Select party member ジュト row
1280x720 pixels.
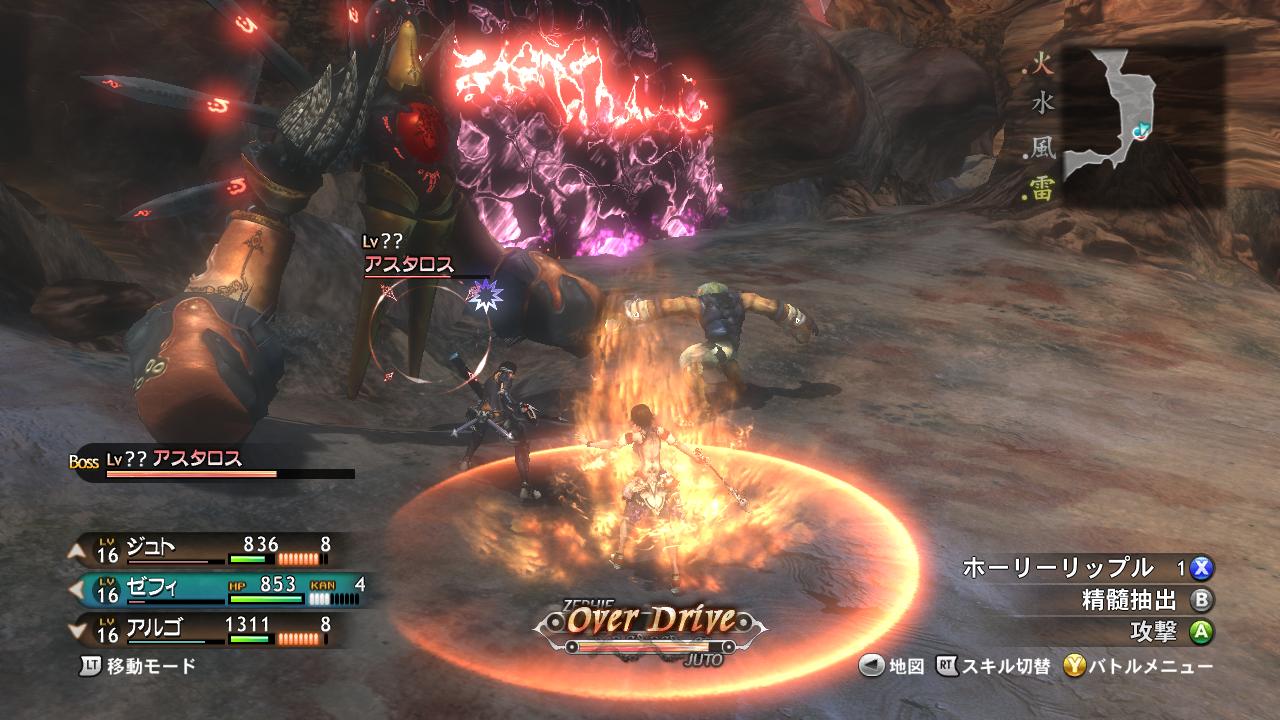point(212,547)
